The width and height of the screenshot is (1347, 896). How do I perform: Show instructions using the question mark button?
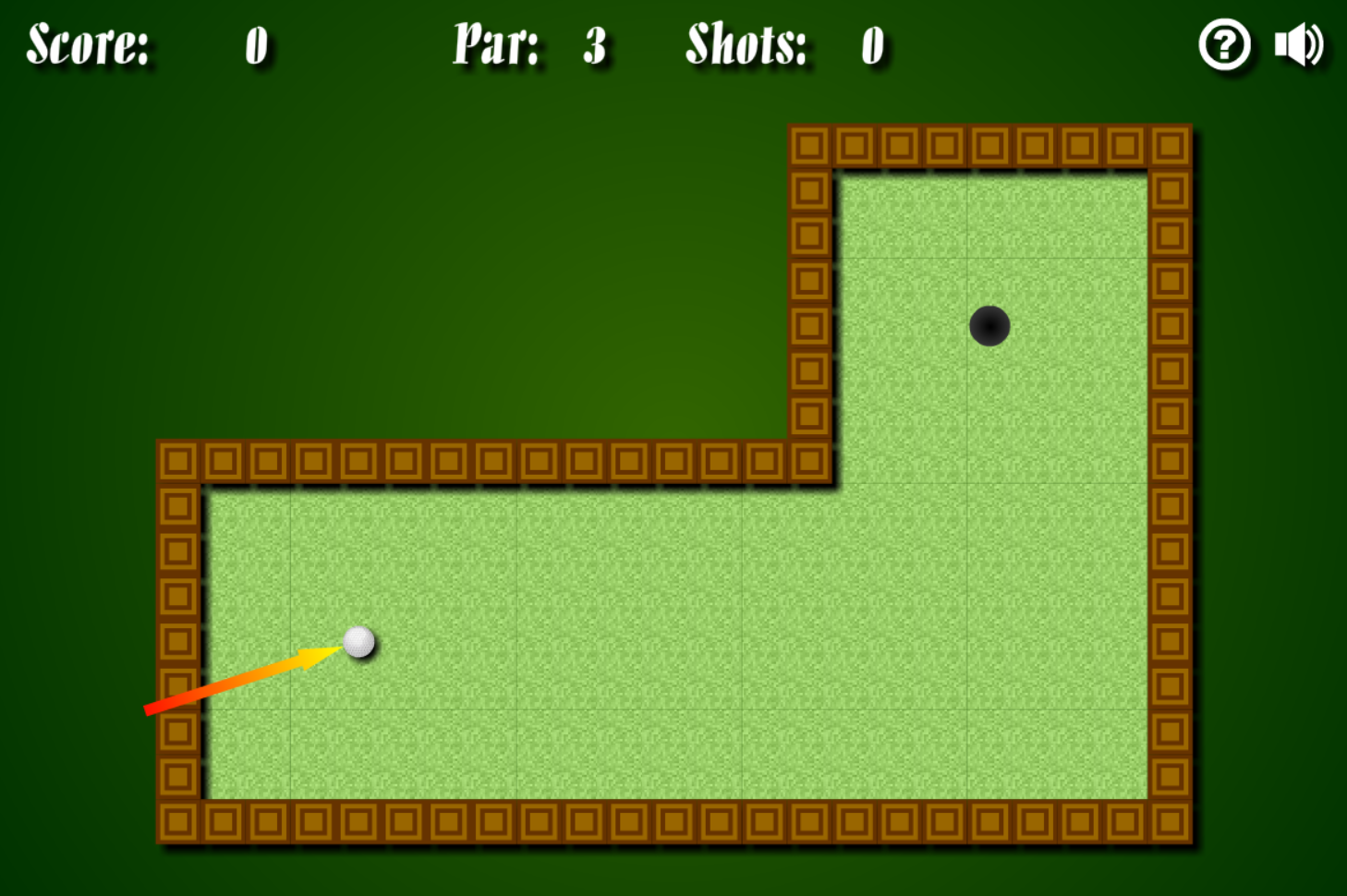click(x=1225, y=43)
